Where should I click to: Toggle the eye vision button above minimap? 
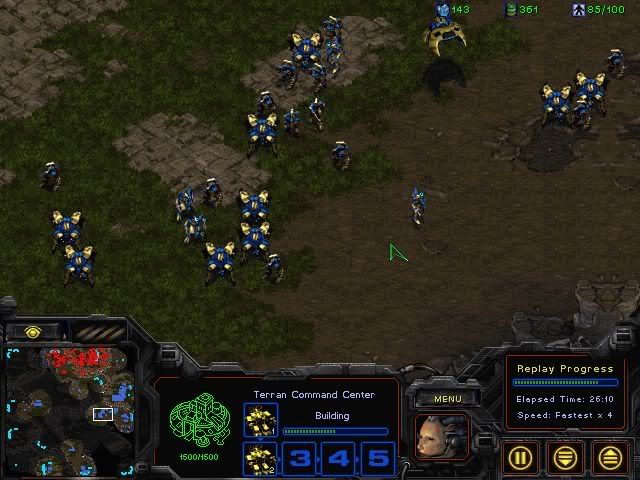click(33, 331)
